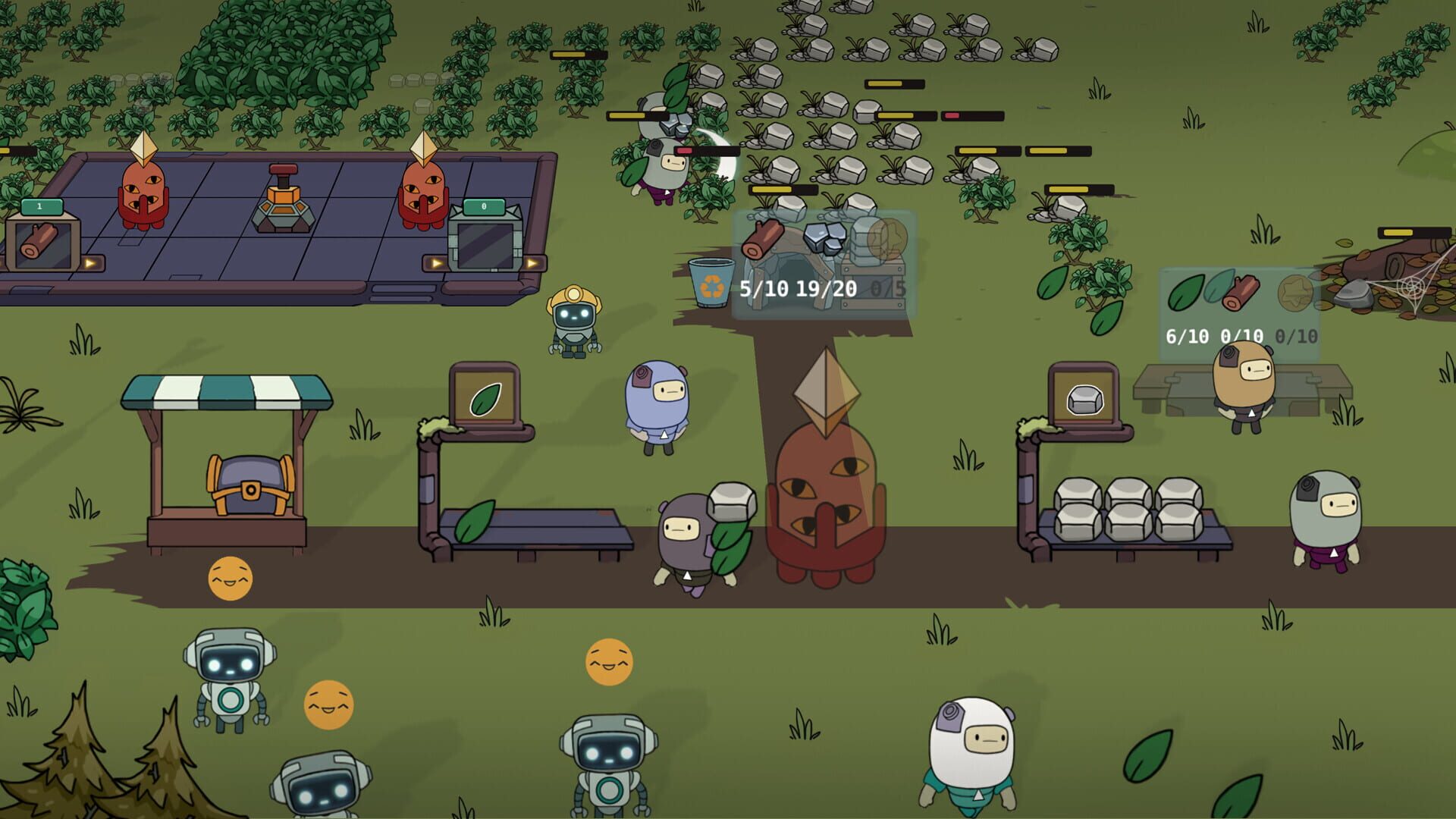The height and width of the screenshot is (819, 1456).
Task: Toggle the arrow beside the log output slot
Action: tap(90, 264)
